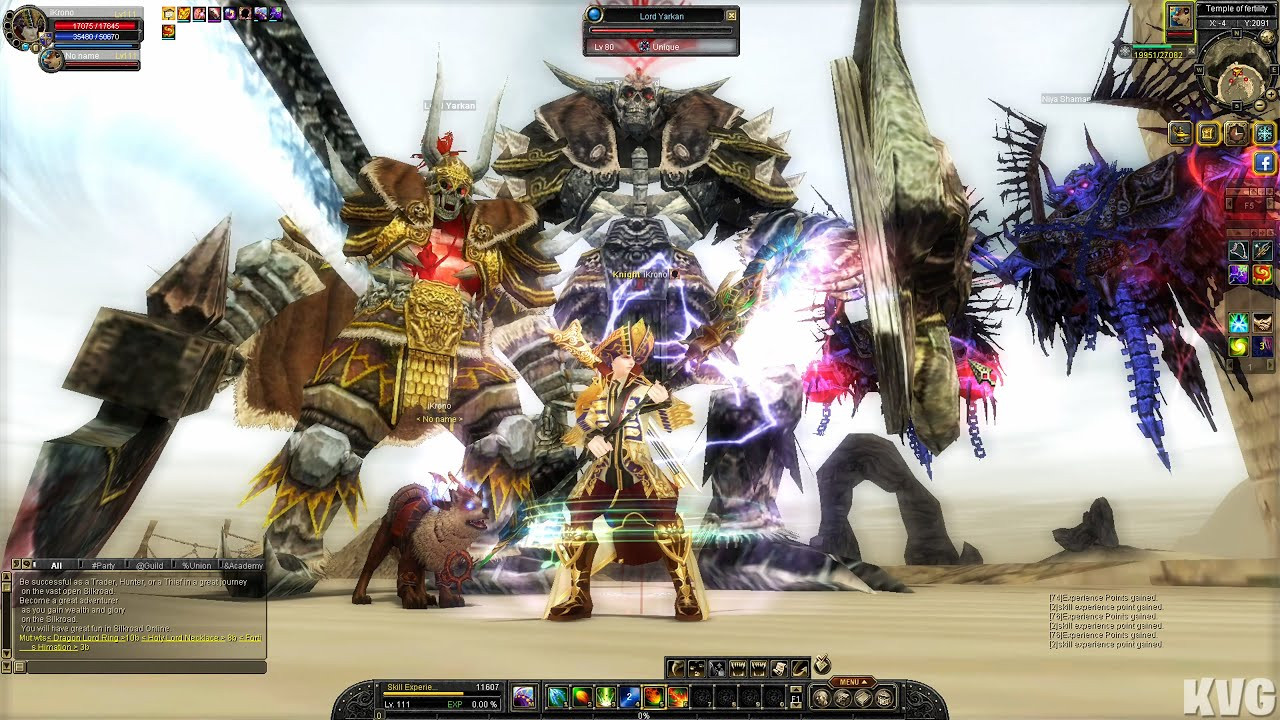Image resolution: width=1280 pixels, height=720 pixels.
Task: Switch to the All chat tab
Action: click(56, 566)
